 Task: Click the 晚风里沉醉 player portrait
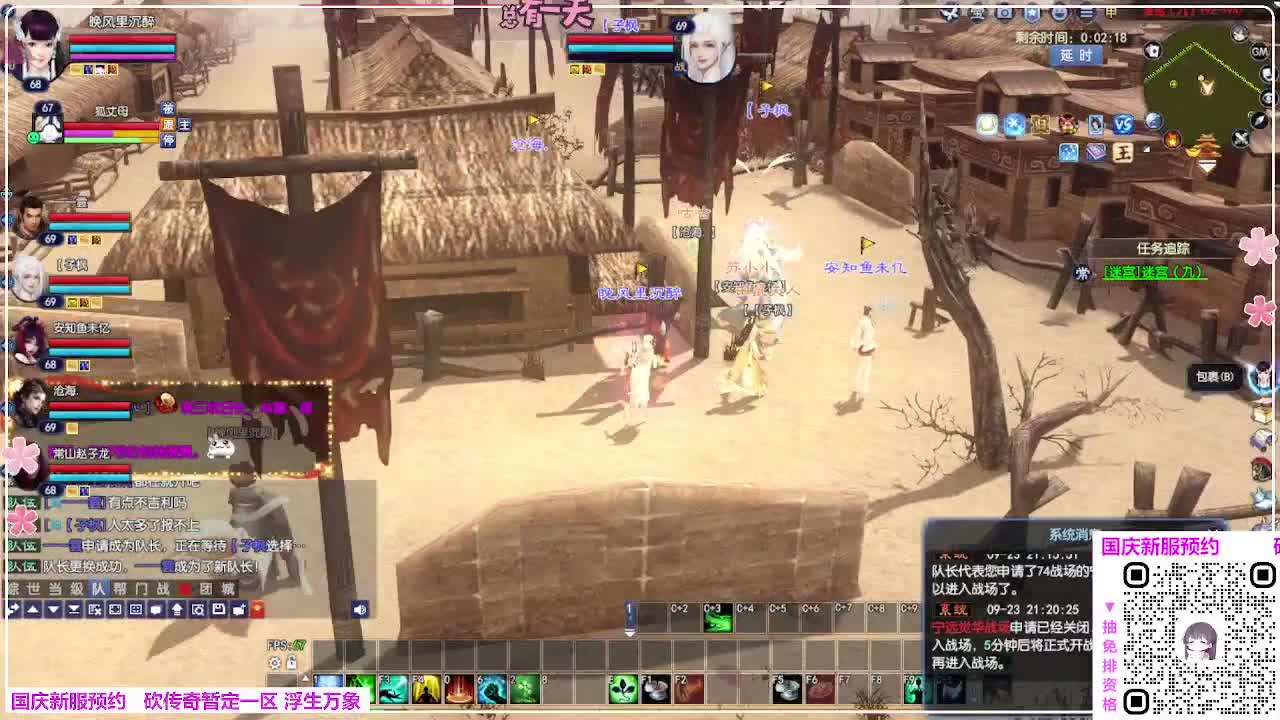(37, 42)
